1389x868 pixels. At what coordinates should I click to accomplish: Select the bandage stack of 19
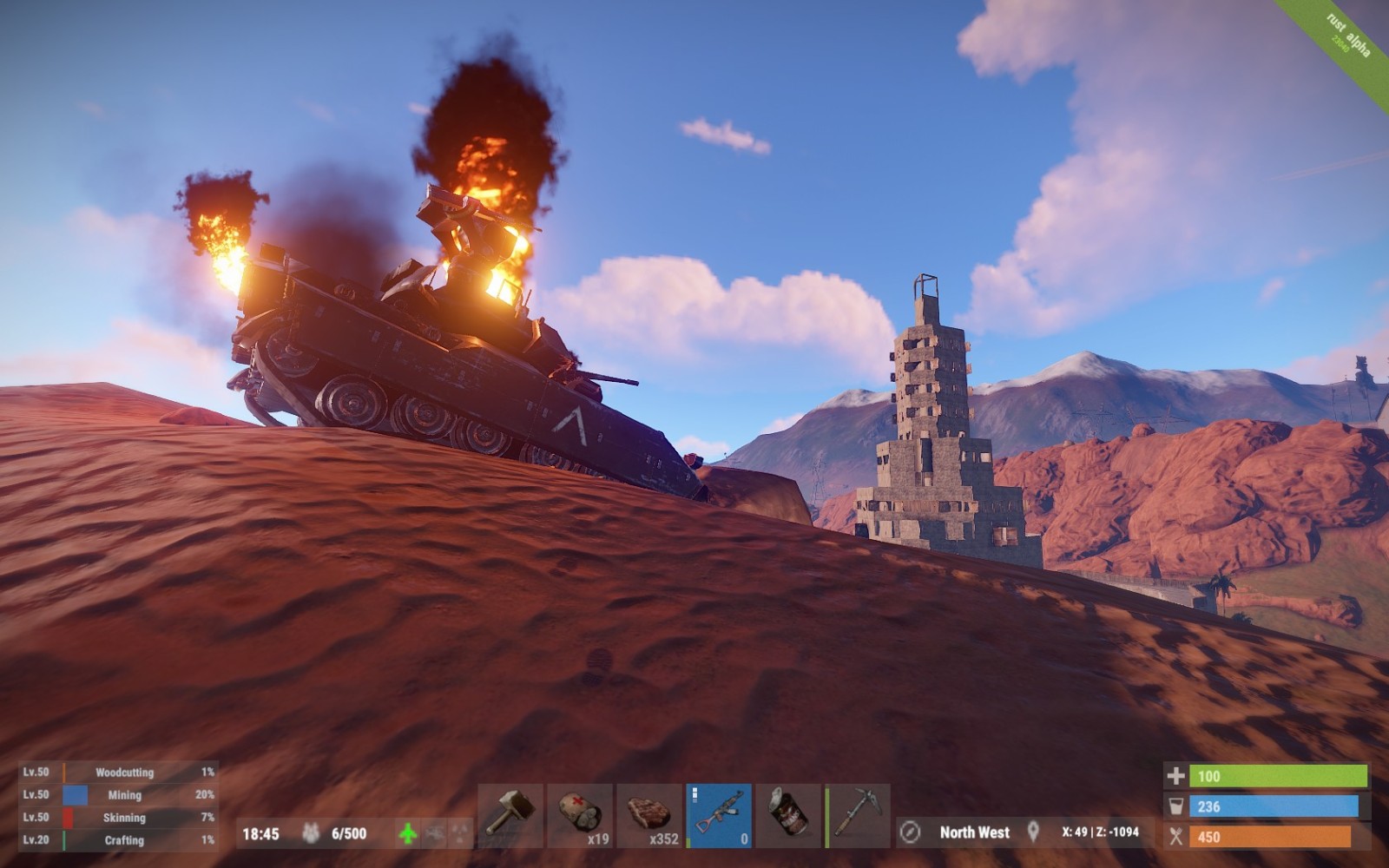(580, 816)
